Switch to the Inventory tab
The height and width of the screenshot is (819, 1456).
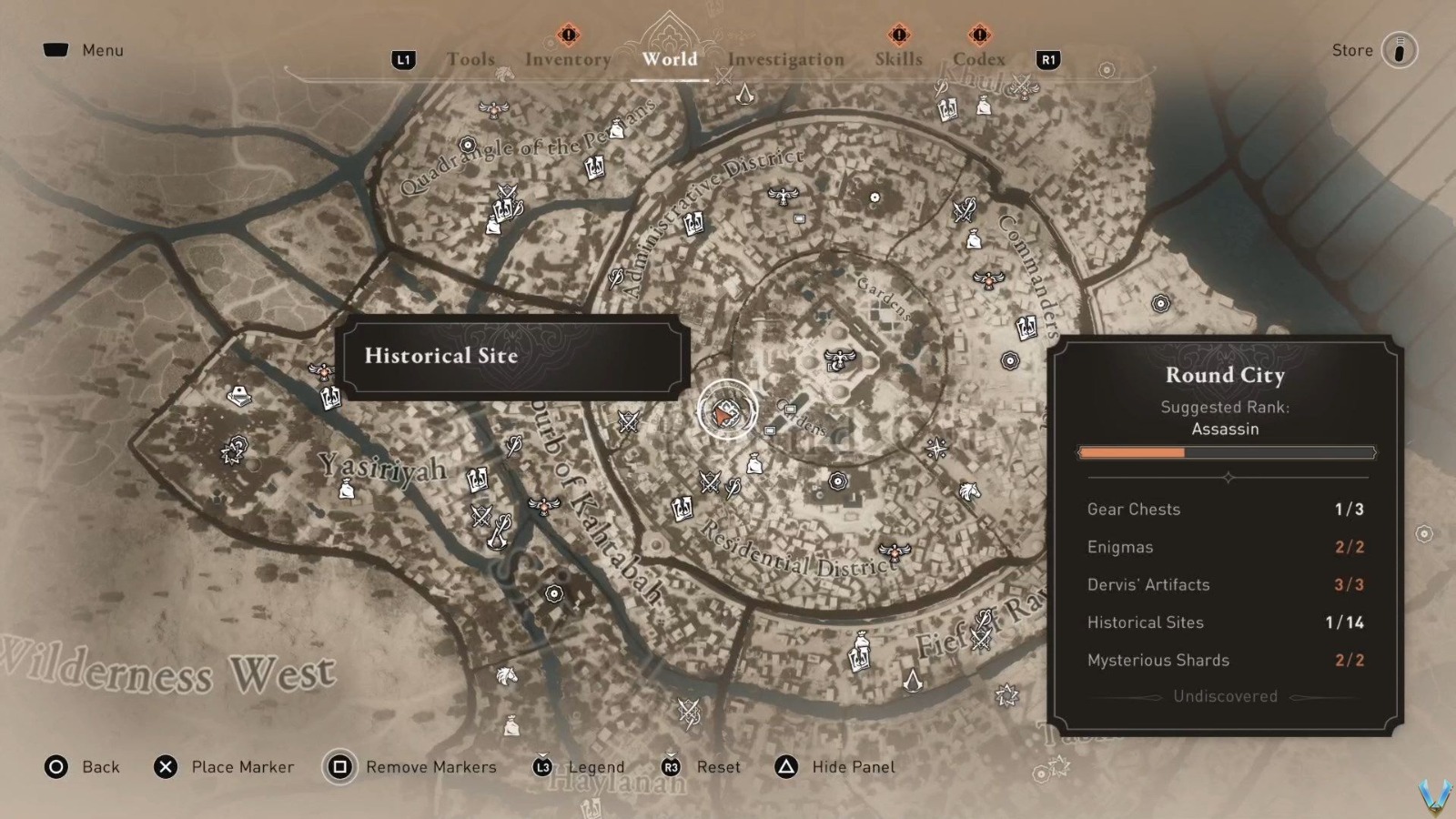567,59
